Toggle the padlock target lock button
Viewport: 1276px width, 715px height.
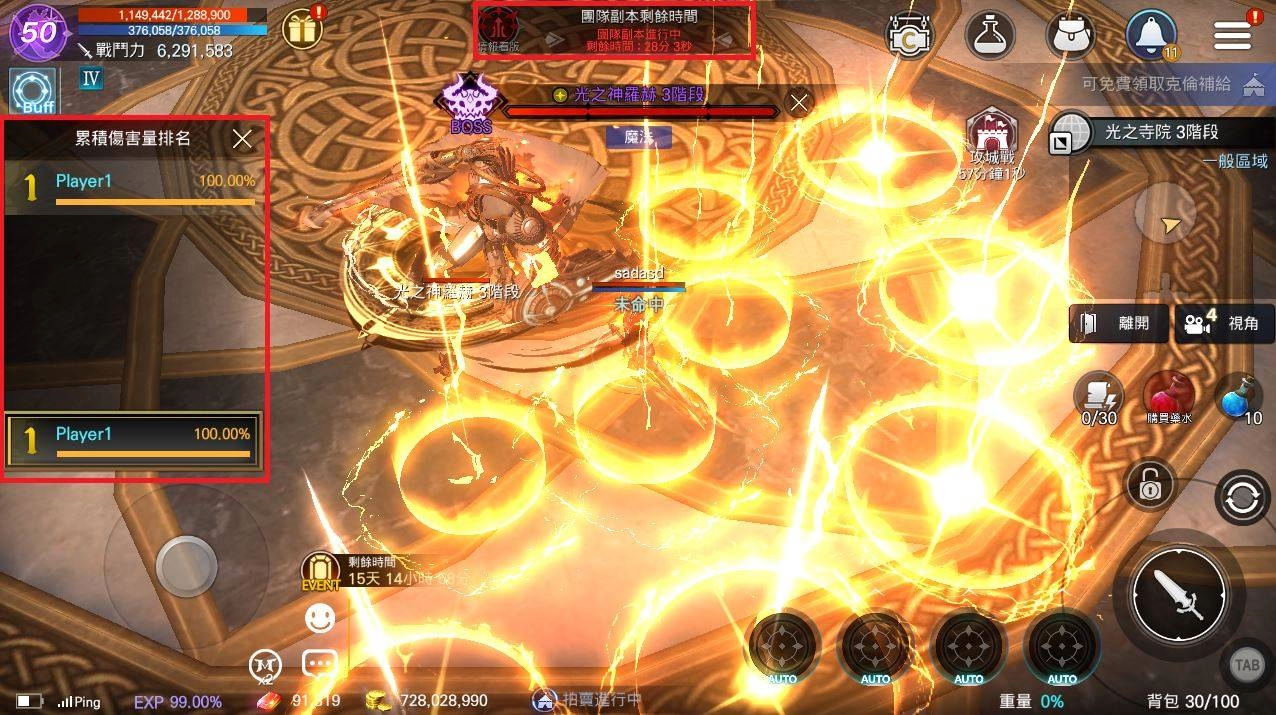coord(1150,486)
